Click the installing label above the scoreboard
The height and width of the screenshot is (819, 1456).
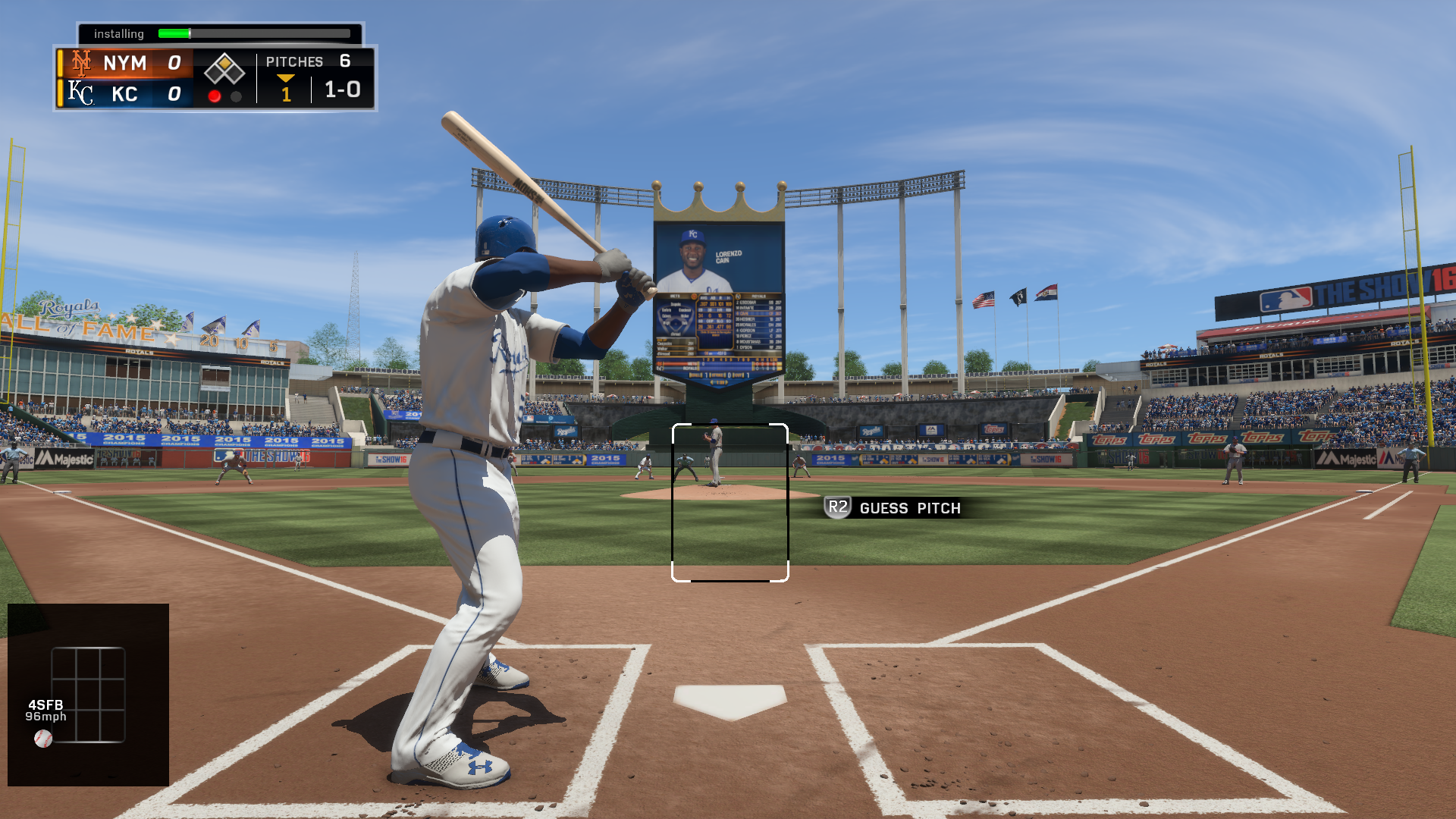point(120,33)
